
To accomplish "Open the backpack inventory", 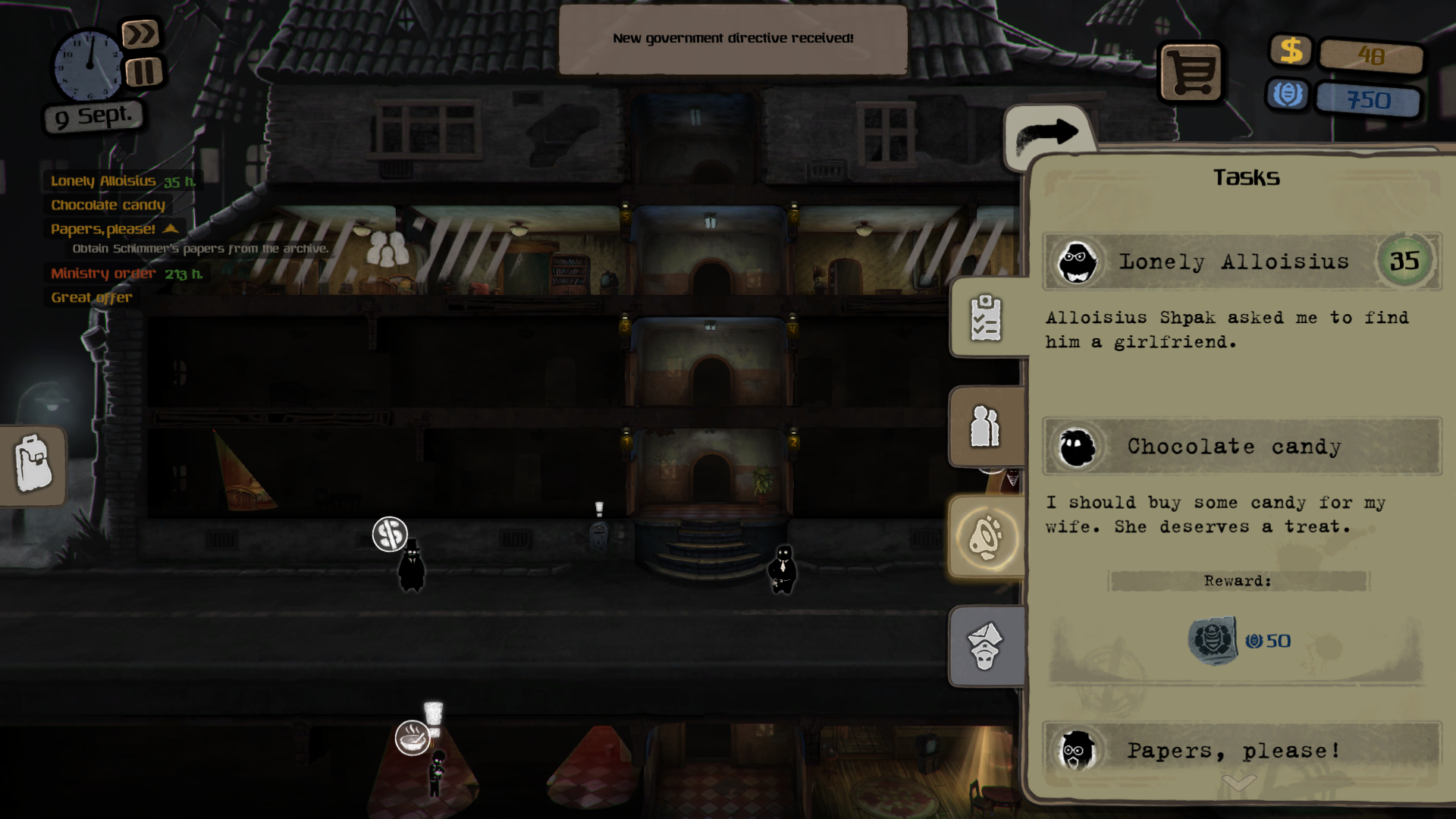I will [x=33, y=464].
